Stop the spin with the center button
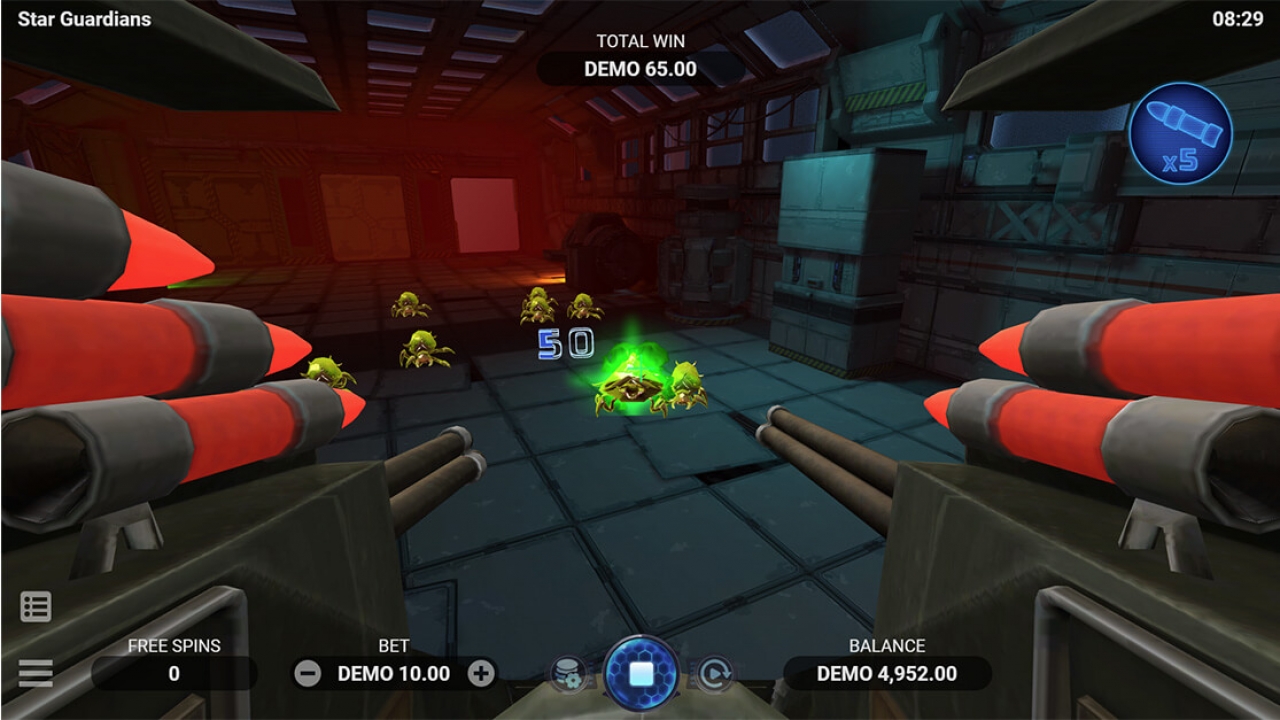Screen dimensions: 1280x720 (641, 673)
